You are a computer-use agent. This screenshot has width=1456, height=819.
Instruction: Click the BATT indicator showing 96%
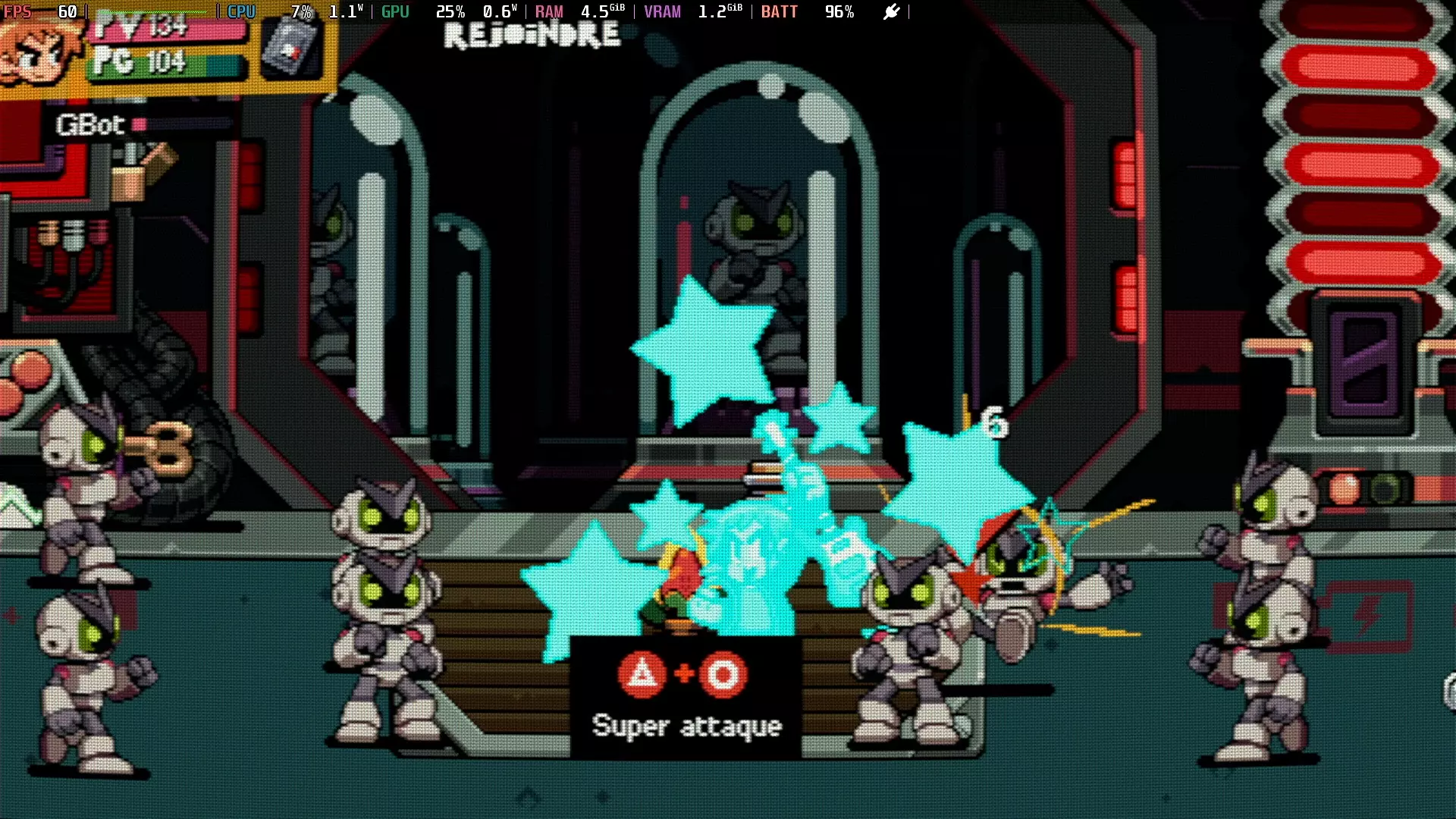(x=808, y=11)
